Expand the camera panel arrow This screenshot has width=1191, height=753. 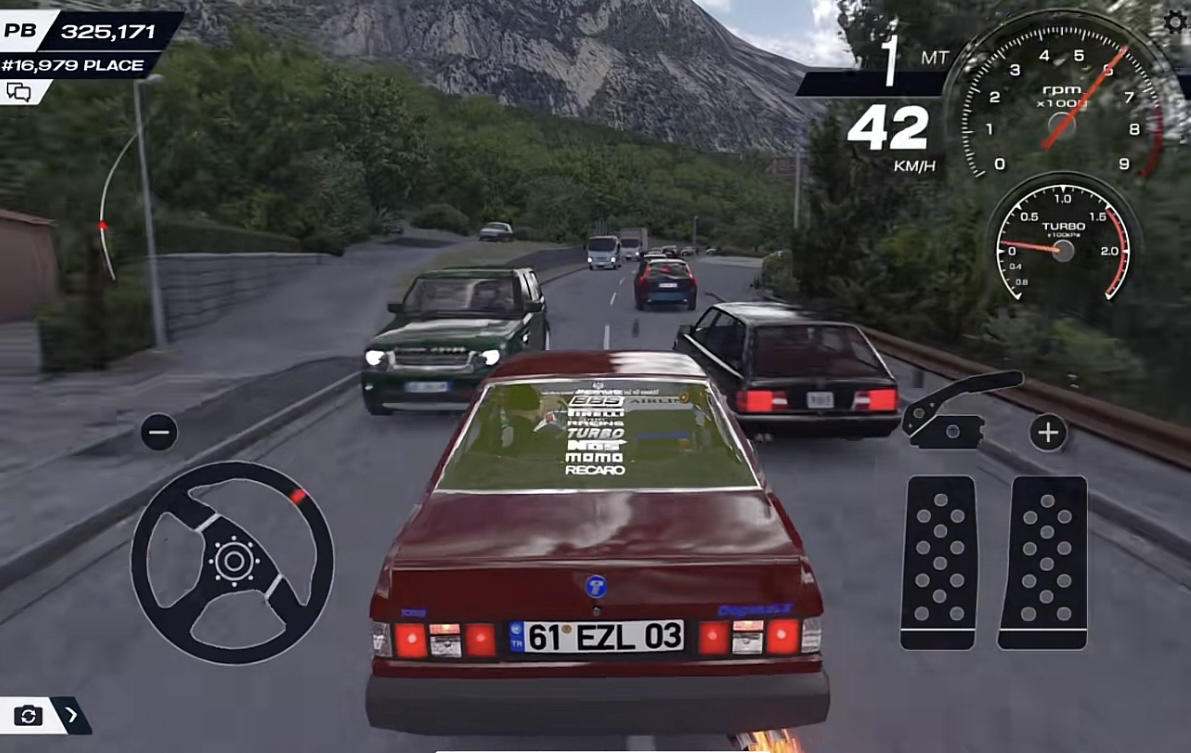72,715
